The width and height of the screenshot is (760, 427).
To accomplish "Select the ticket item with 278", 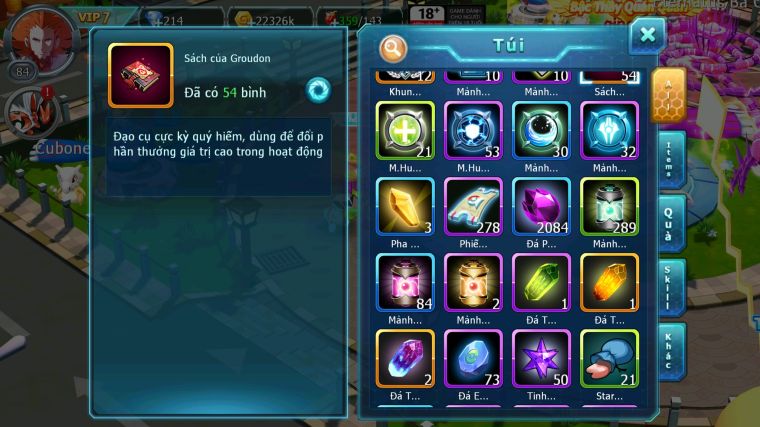I will click(x=473, y=206).
